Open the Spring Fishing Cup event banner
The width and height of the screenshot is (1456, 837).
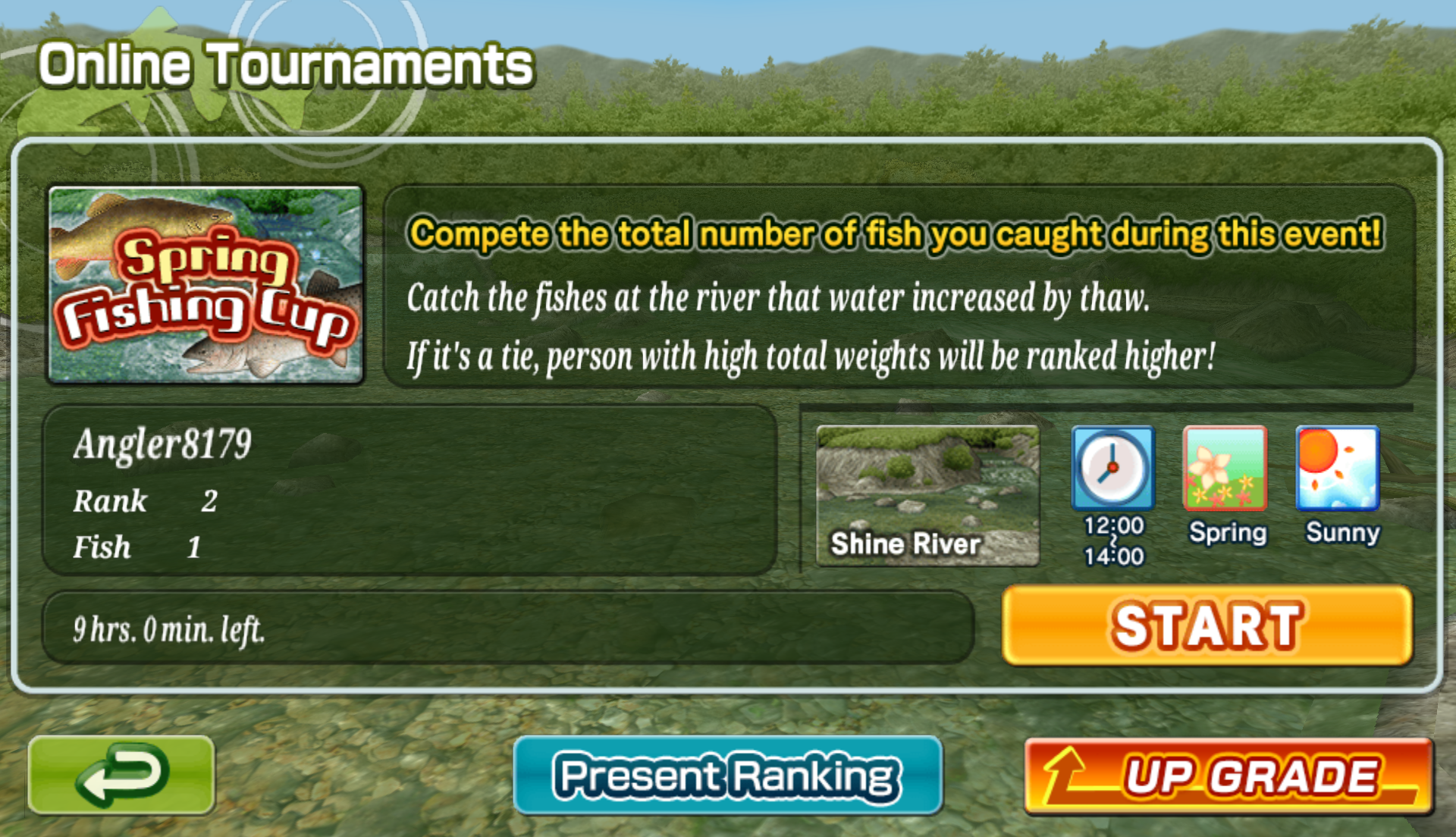click(x=206, y=284)
